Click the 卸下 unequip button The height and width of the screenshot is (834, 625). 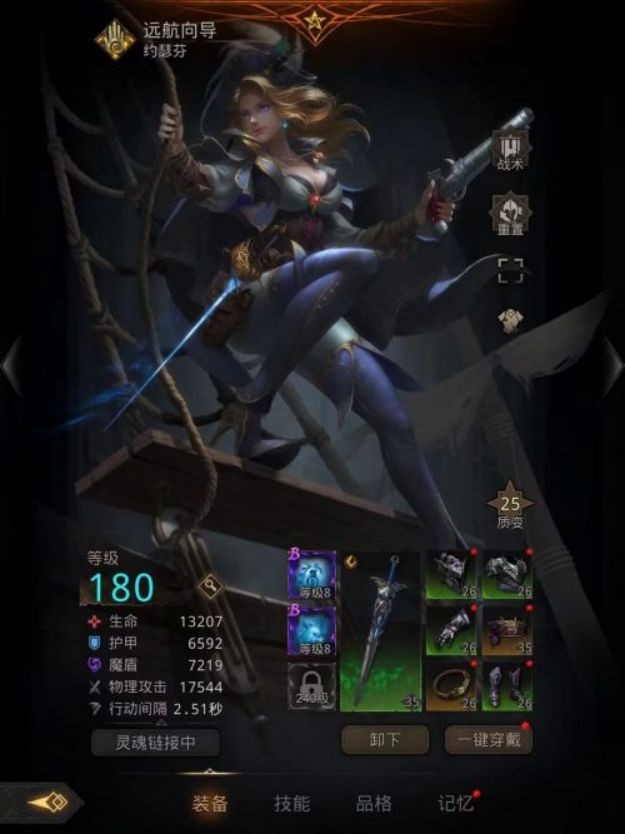point(385,740)
